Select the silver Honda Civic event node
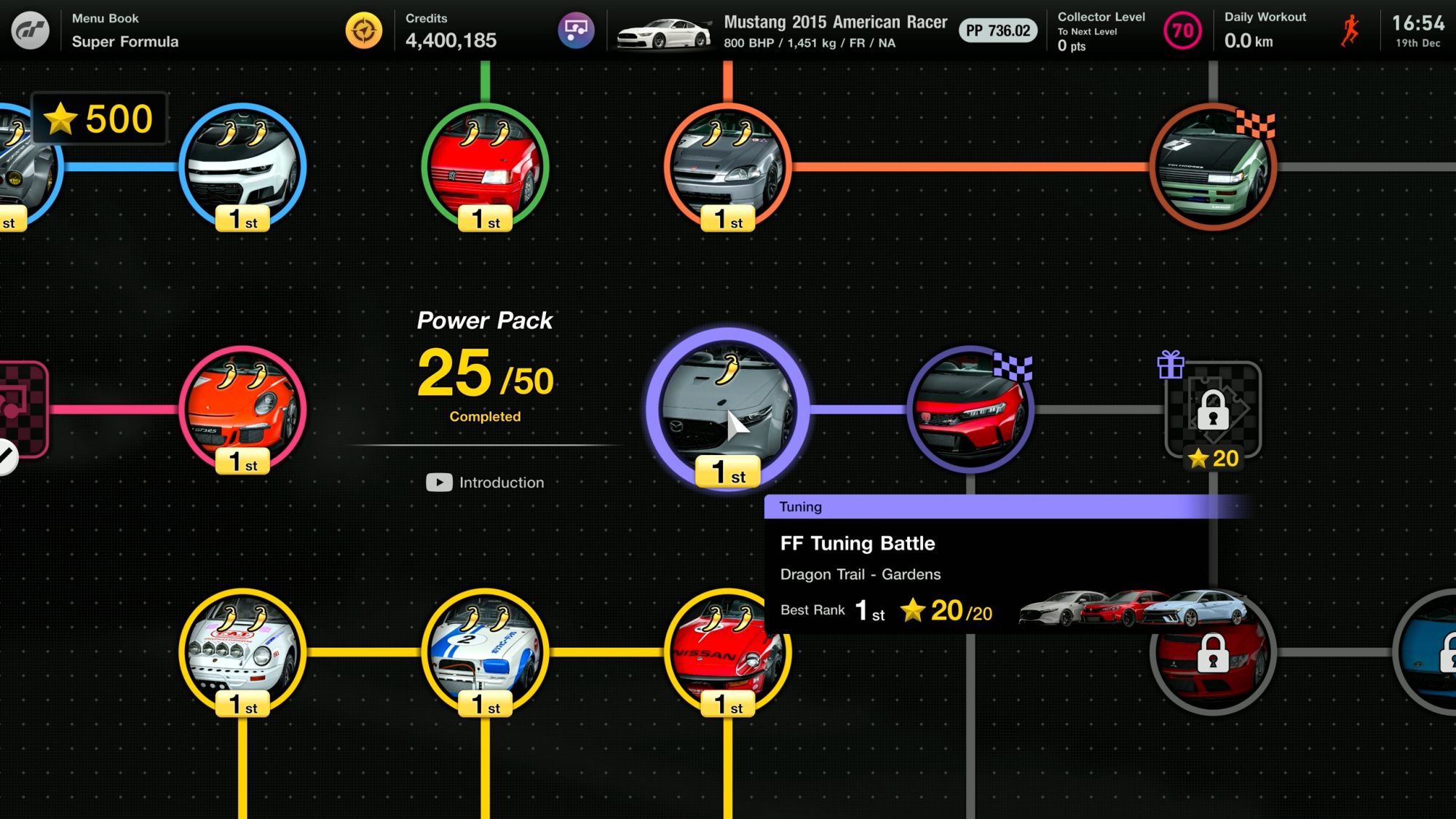 click(x=727, y=167)
